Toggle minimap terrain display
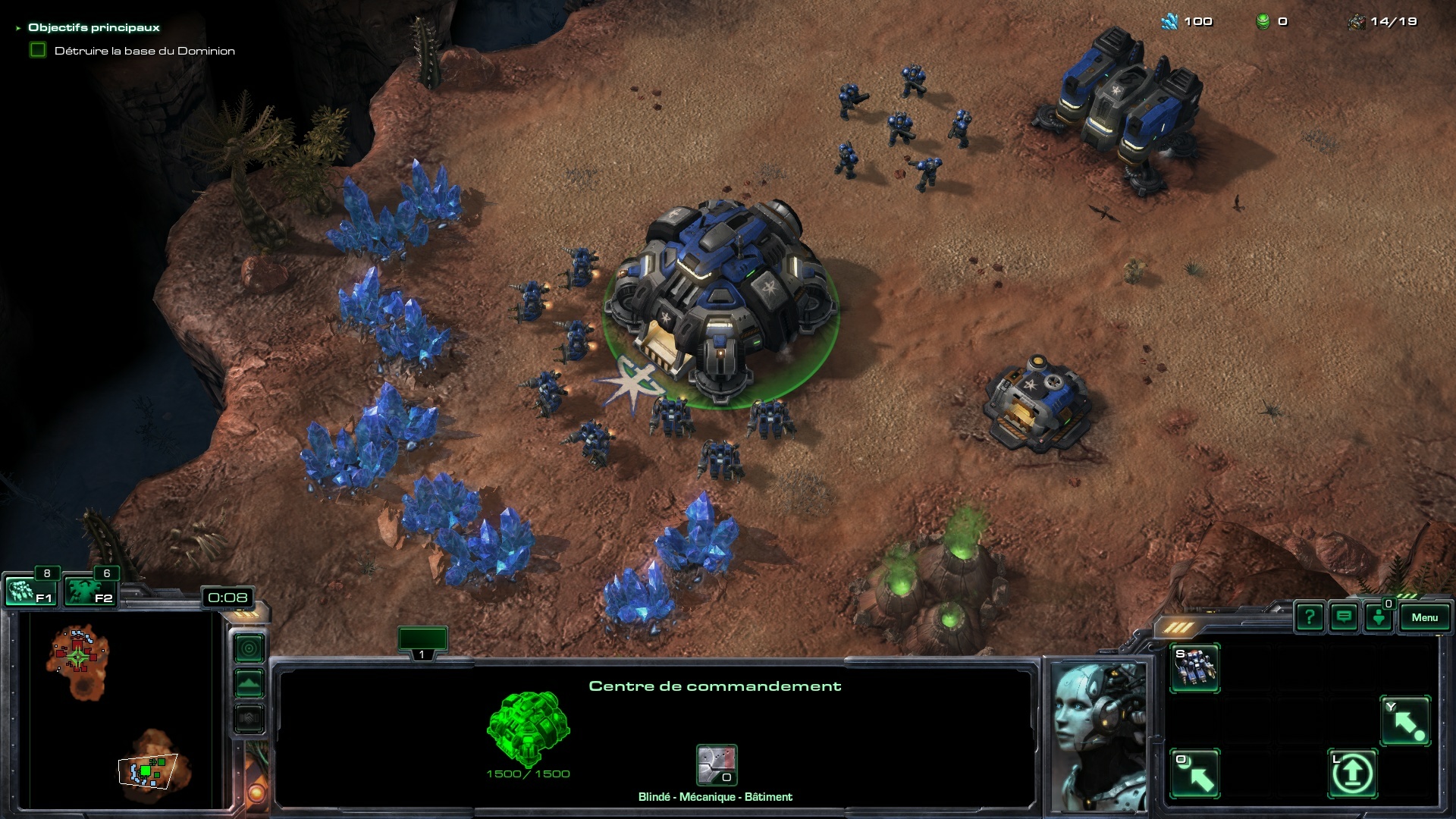The height and width of the screenshot is (819, 1456). (249, 683)
